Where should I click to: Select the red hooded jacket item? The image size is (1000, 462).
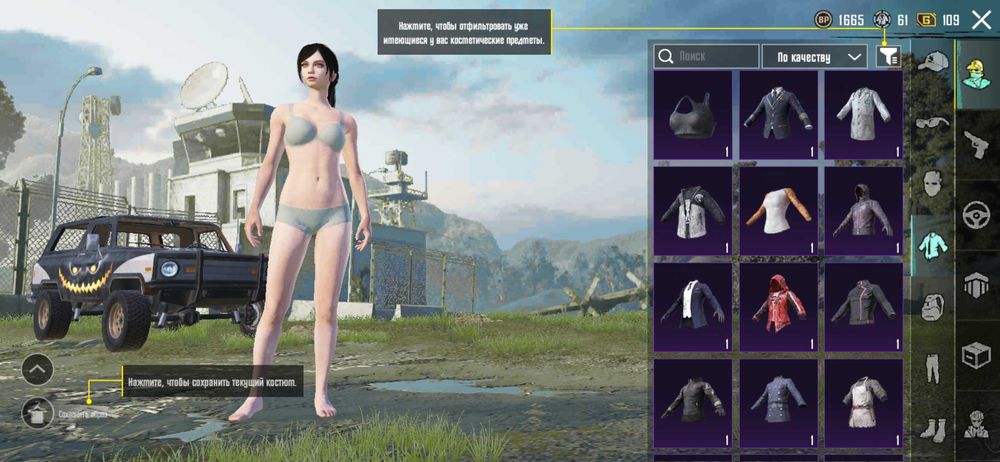[778, 302]
